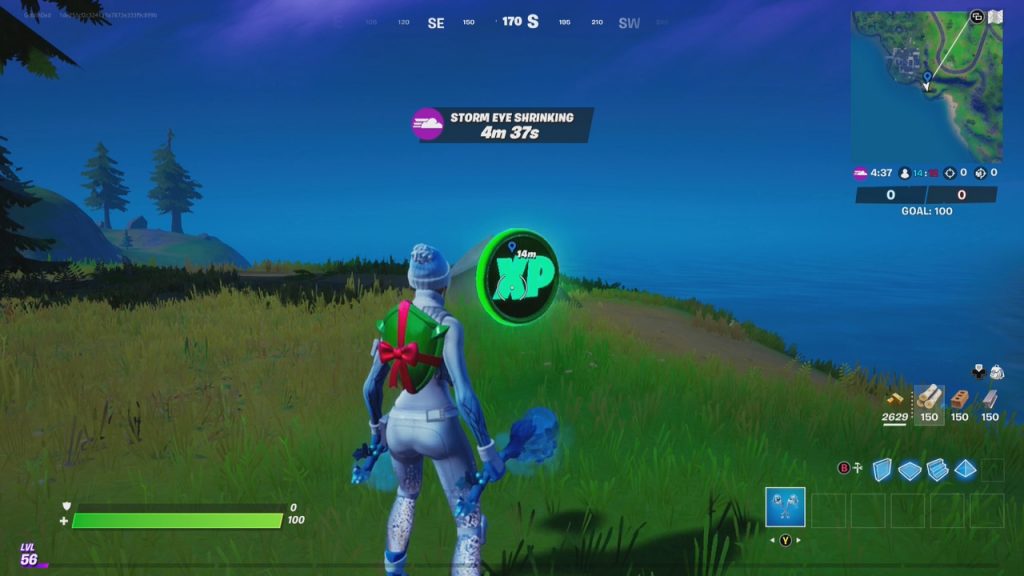Choose the wood building material
1024x576 pixels.
(x=929, y=399)
